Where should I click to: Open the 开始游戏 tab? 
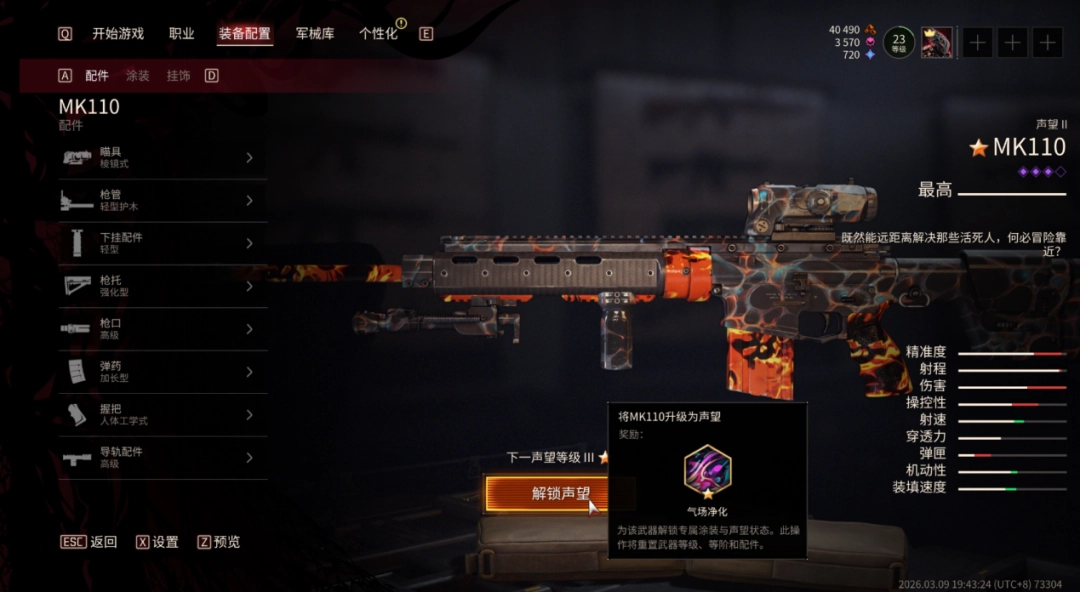(118, 34)
